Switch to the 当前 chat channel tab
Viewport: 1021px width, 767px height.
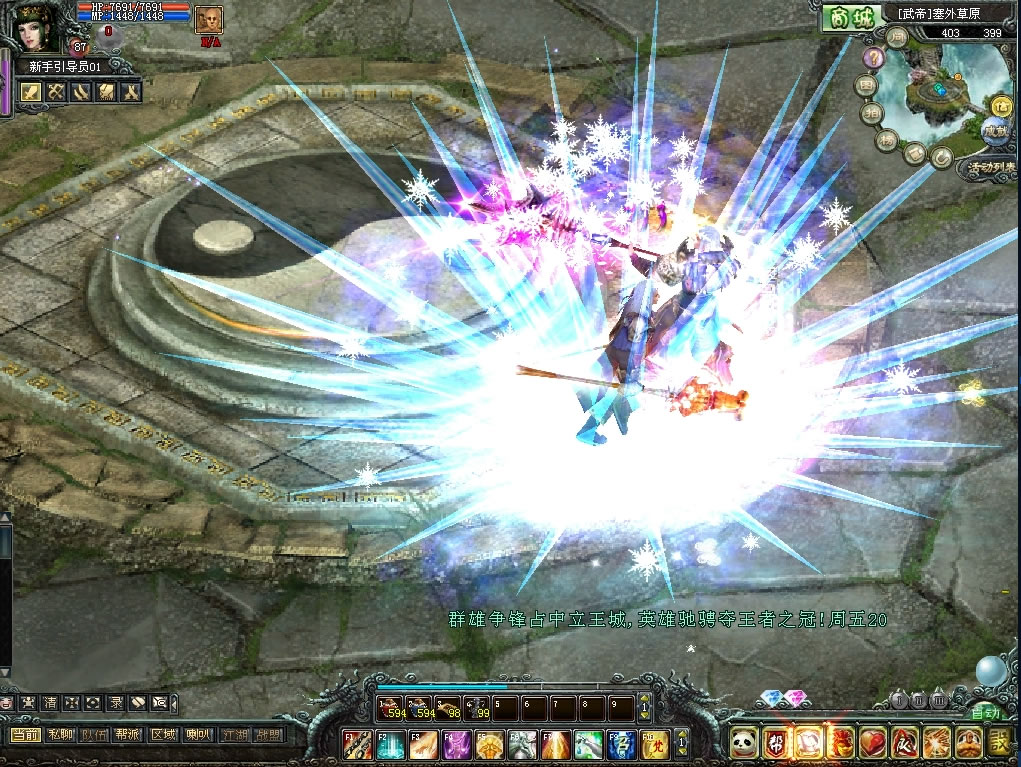coord(25,735)
